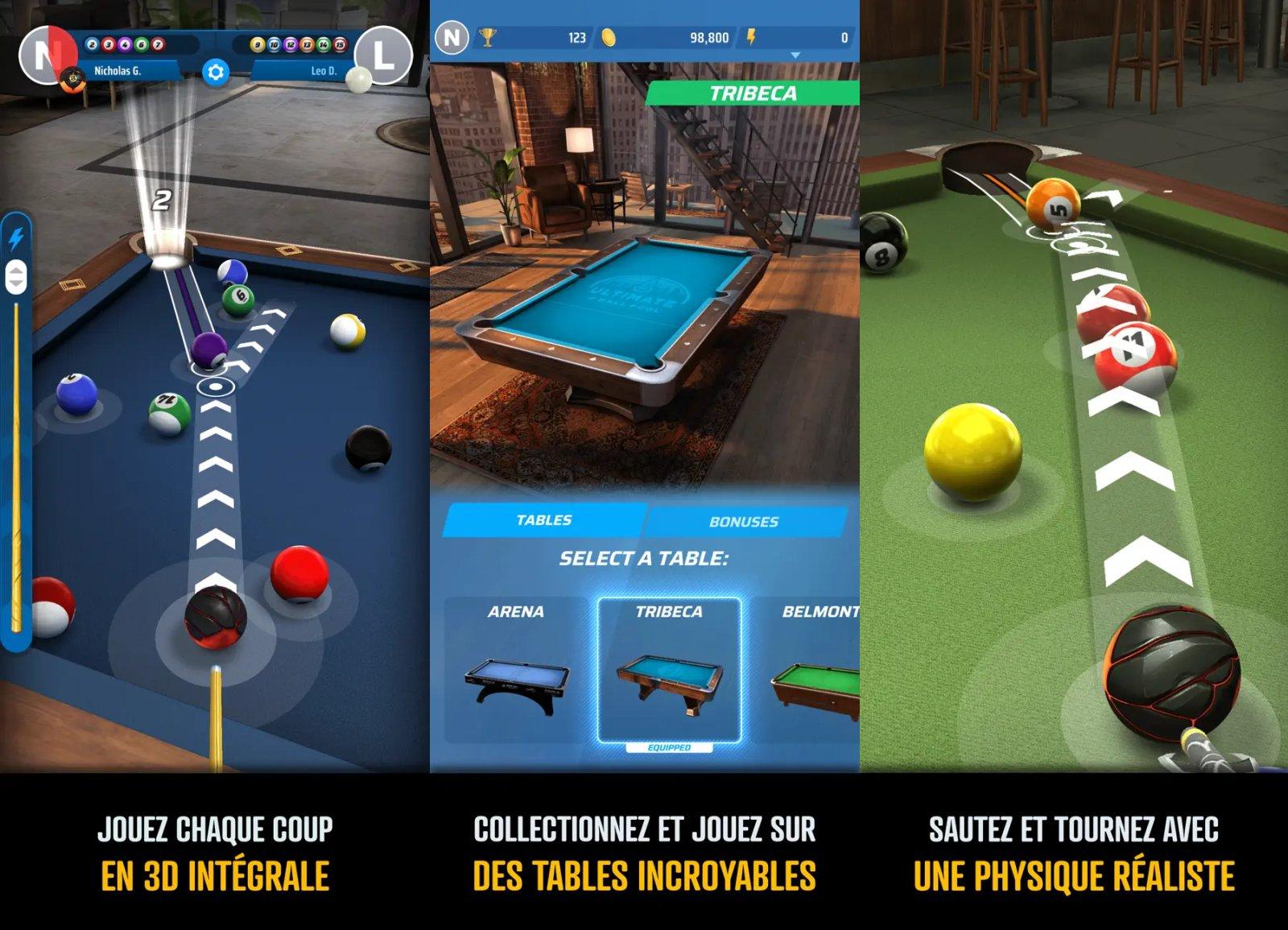1288x930 pixels.
Task: Open the settings gear during the match
Action: [x=215, y=71]
